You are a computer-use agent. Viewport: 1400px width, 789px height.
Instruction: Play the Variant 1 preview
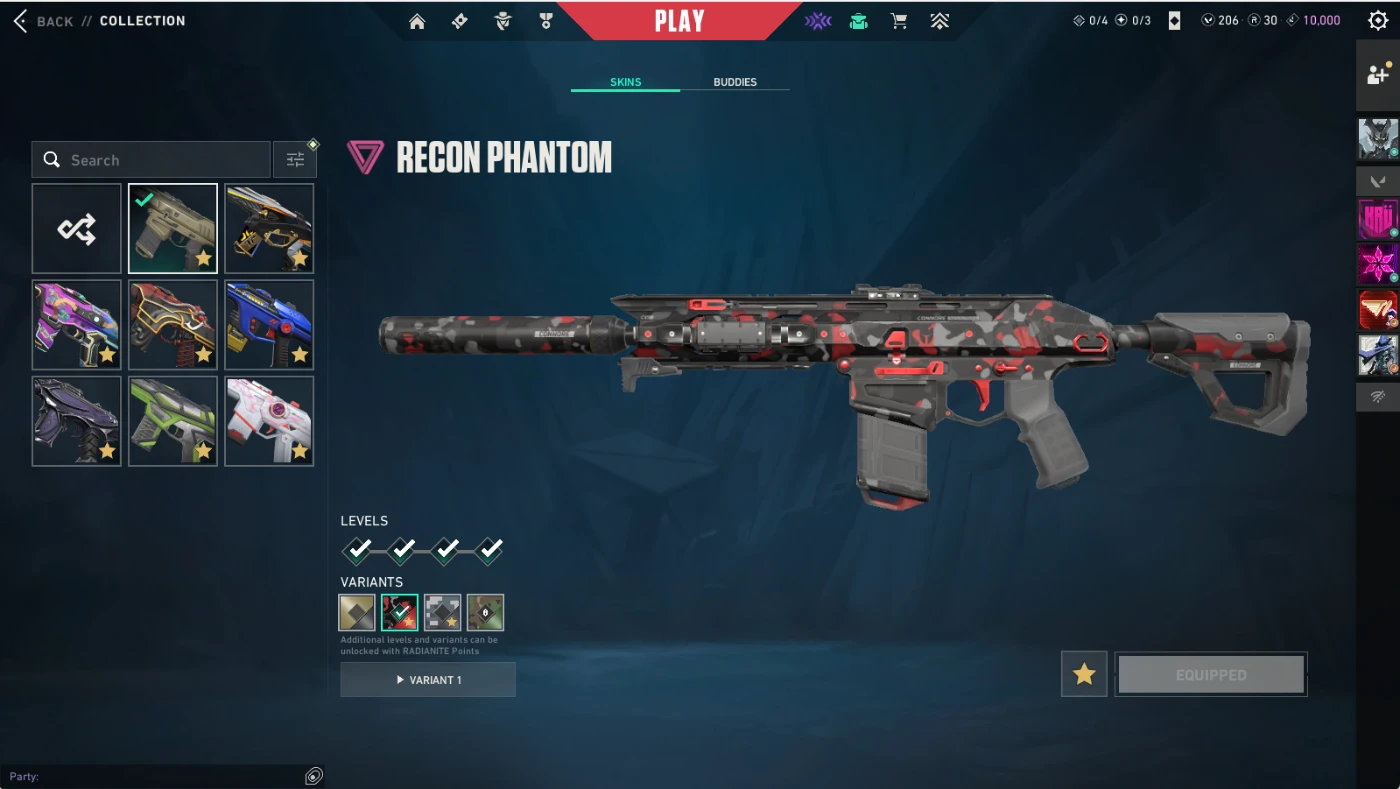[x=428, y=680]
